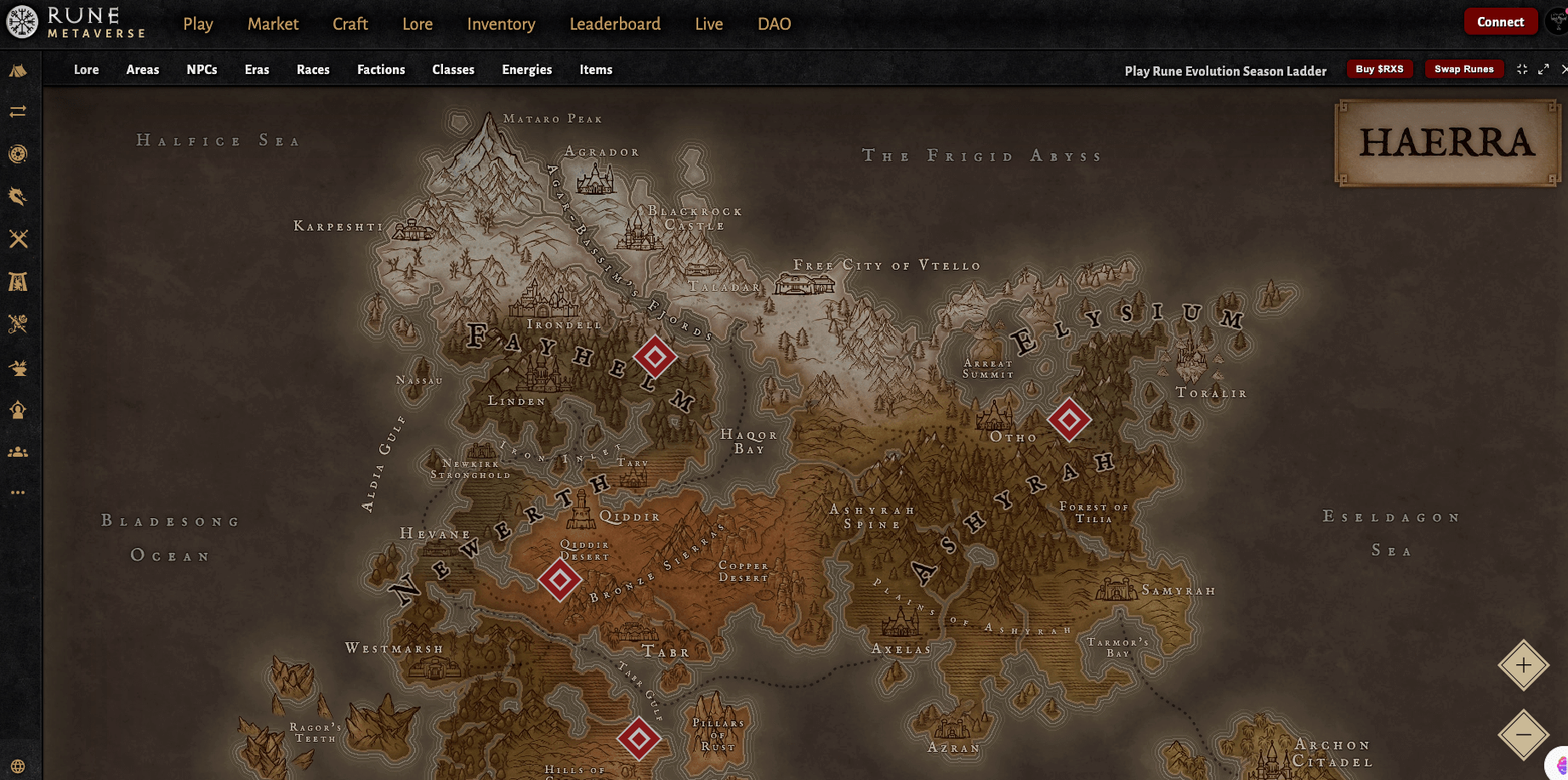1568x780 pixels.
Task: Select Inventory in top navigation
Action: point(501,24)
